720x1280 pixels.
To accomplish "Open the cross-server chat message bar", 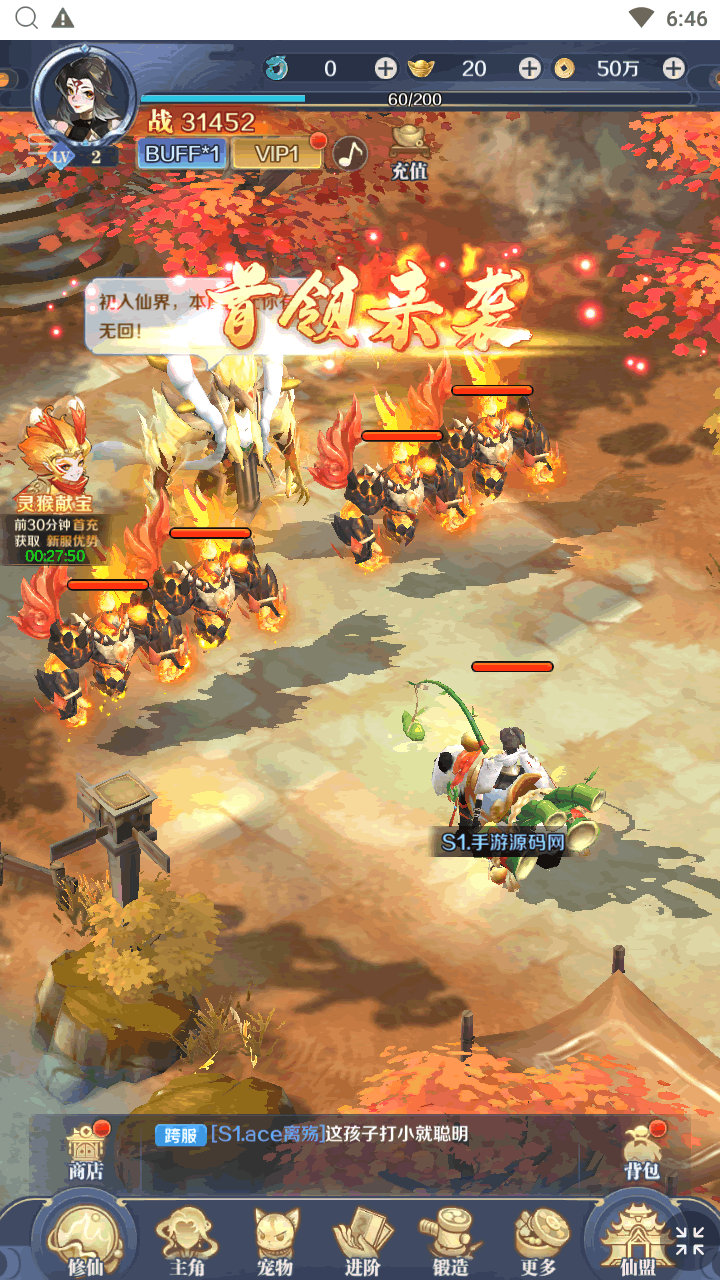I will click(380, 1135).
